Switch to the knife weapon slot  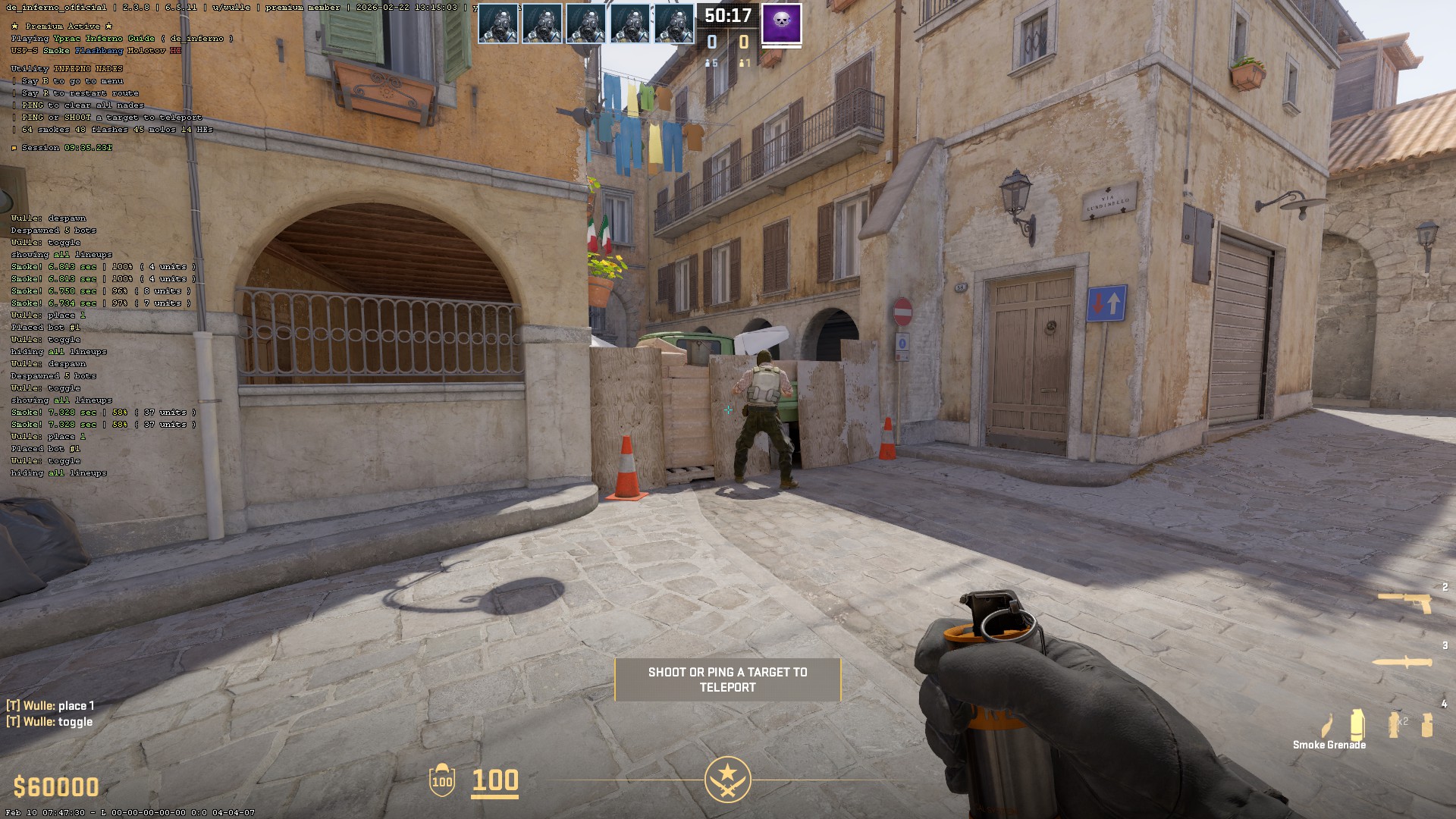pyautogui.click(x=1403, y=662)
